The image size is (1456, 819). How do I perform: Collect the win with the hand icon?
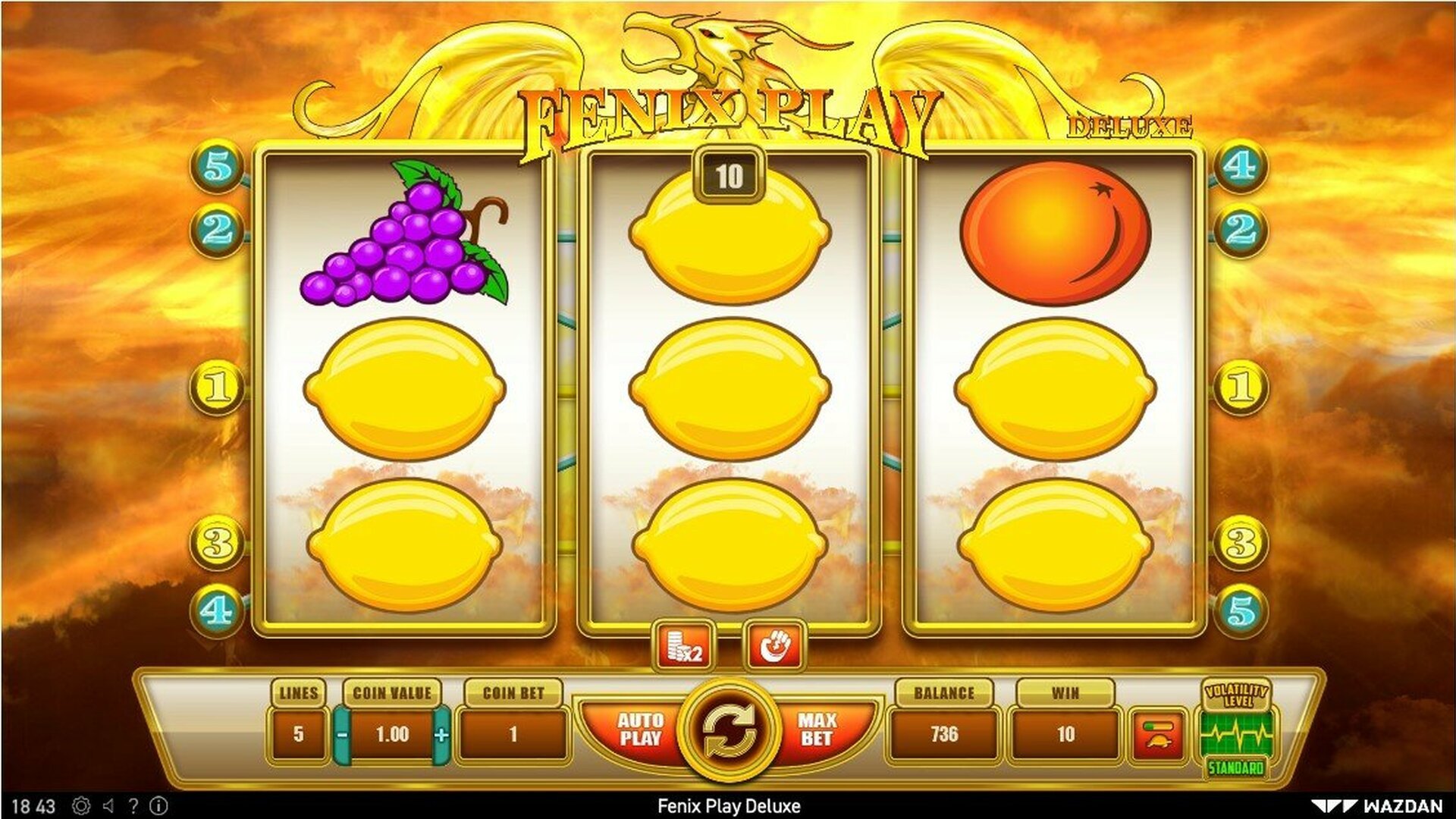click(773, 646)
